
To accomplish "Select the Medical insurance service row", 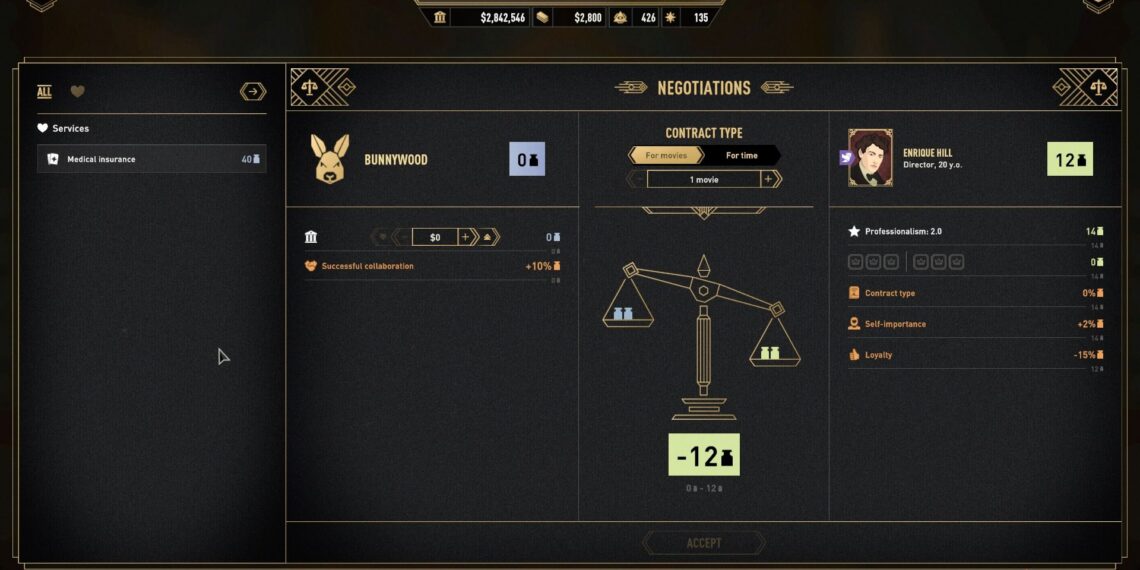I will 152,159.
